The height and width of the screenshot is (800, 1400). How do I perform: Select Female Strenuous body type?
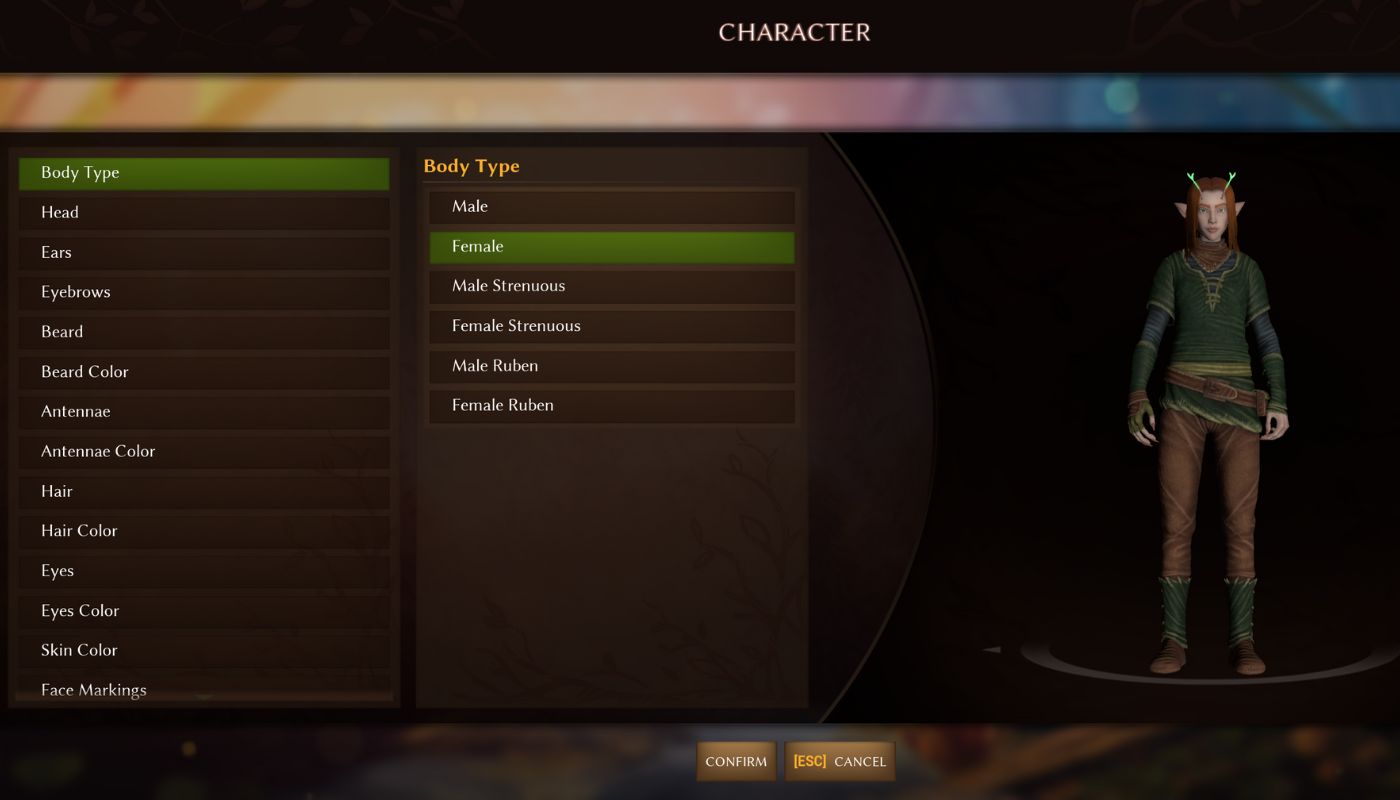click(x=612, y=326)
